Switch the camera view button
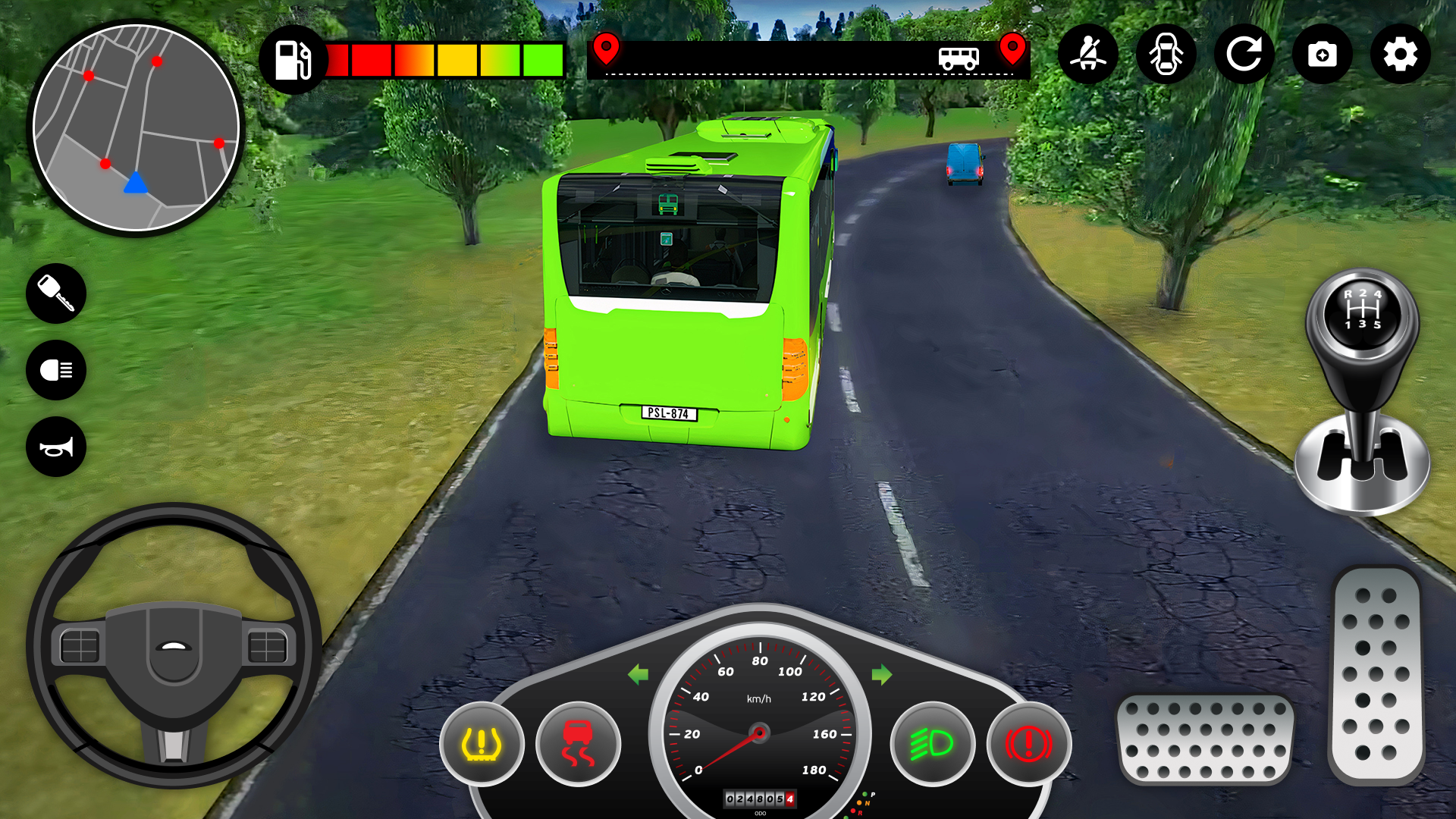This screenshot has width=1456, height=819. [1323, 54]
